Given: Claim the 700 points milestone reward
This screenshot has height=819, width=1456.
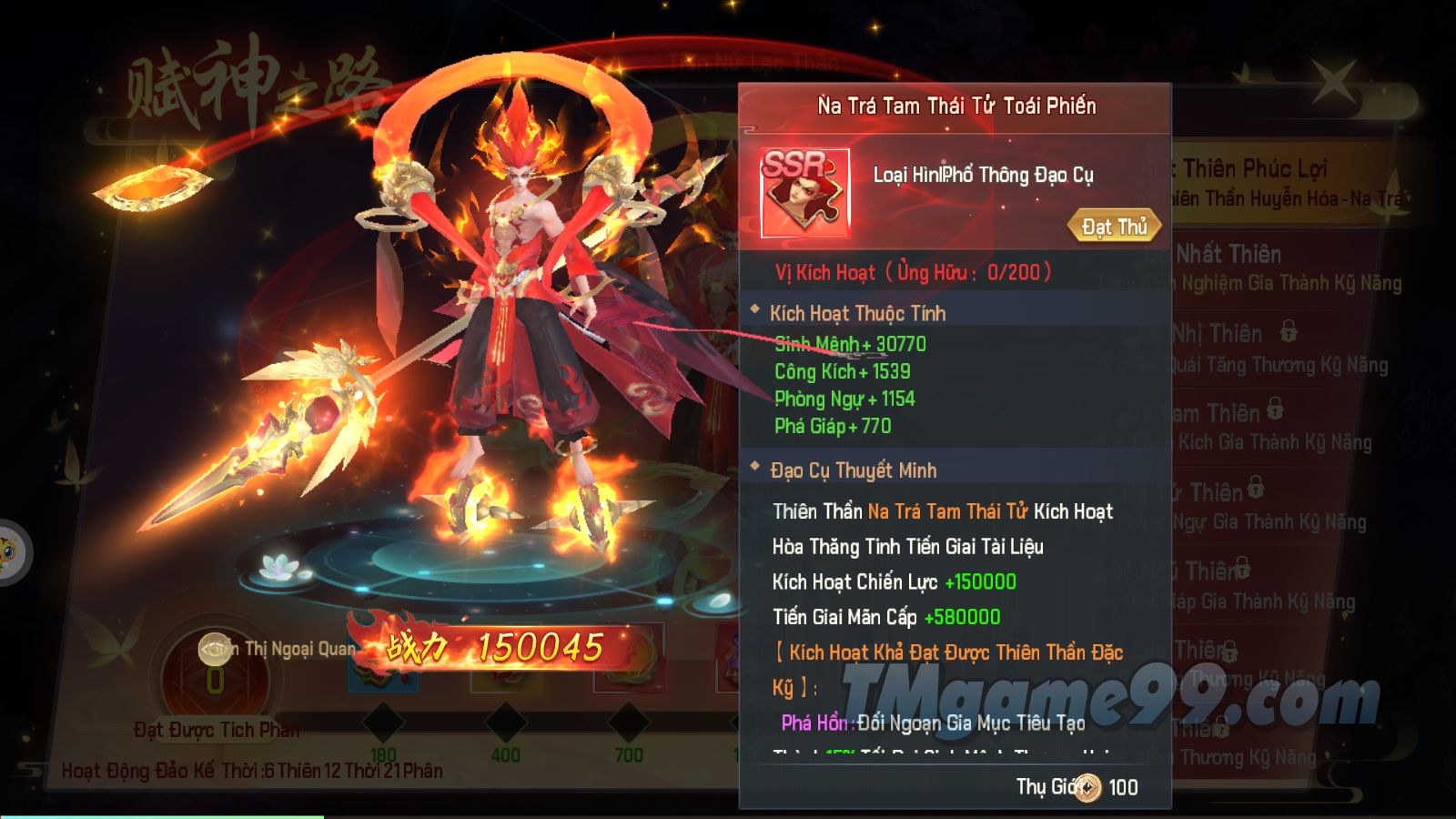Looking at the screenshot, I should click(628, 723).
